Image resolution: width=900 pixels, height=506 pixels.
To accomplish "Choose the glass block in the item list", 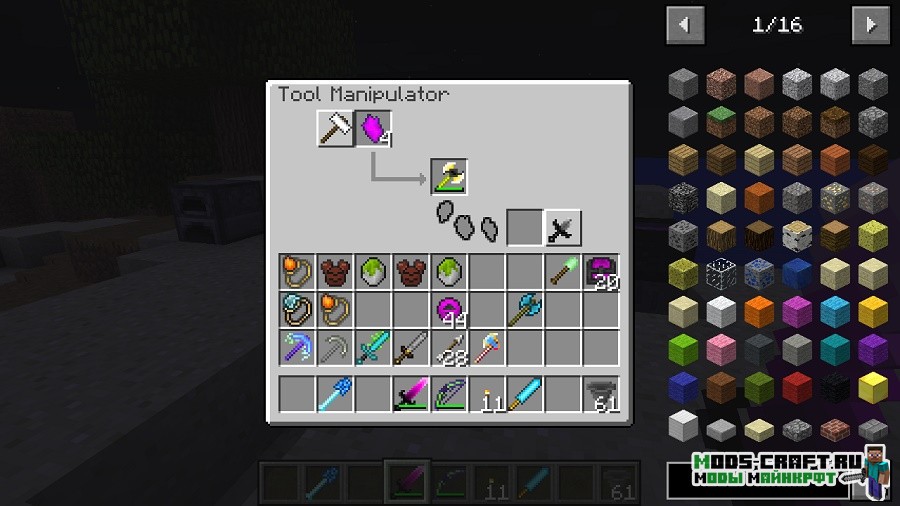I will click(721, 273).
